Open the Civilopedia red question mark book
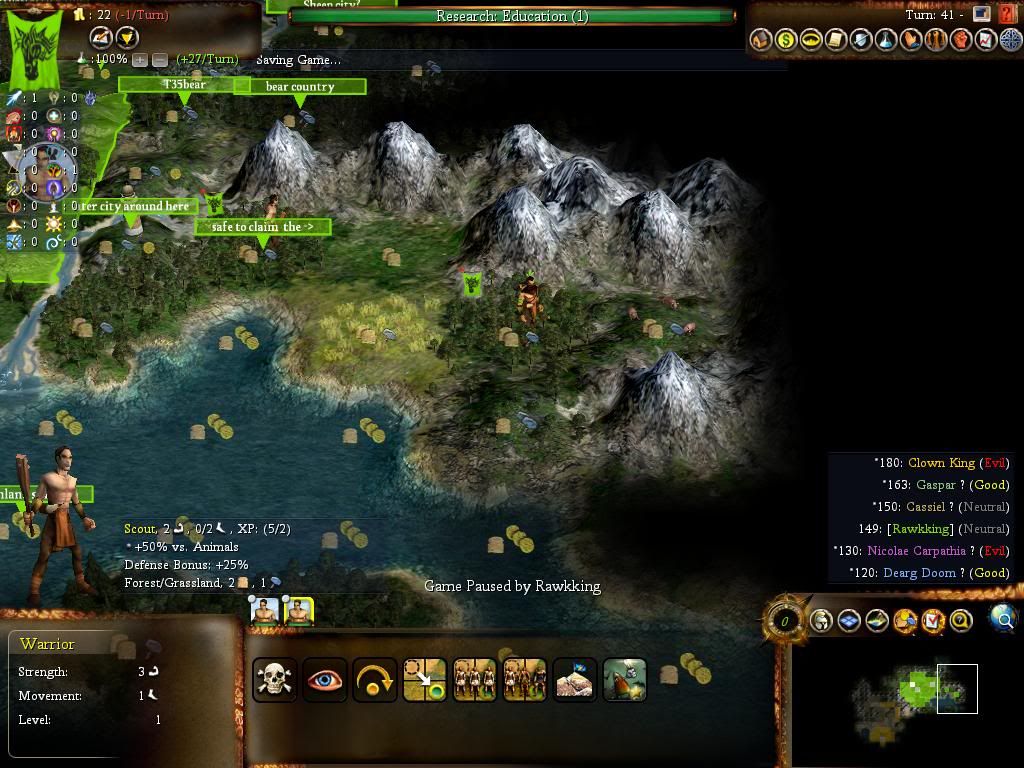 point(1008,15)
